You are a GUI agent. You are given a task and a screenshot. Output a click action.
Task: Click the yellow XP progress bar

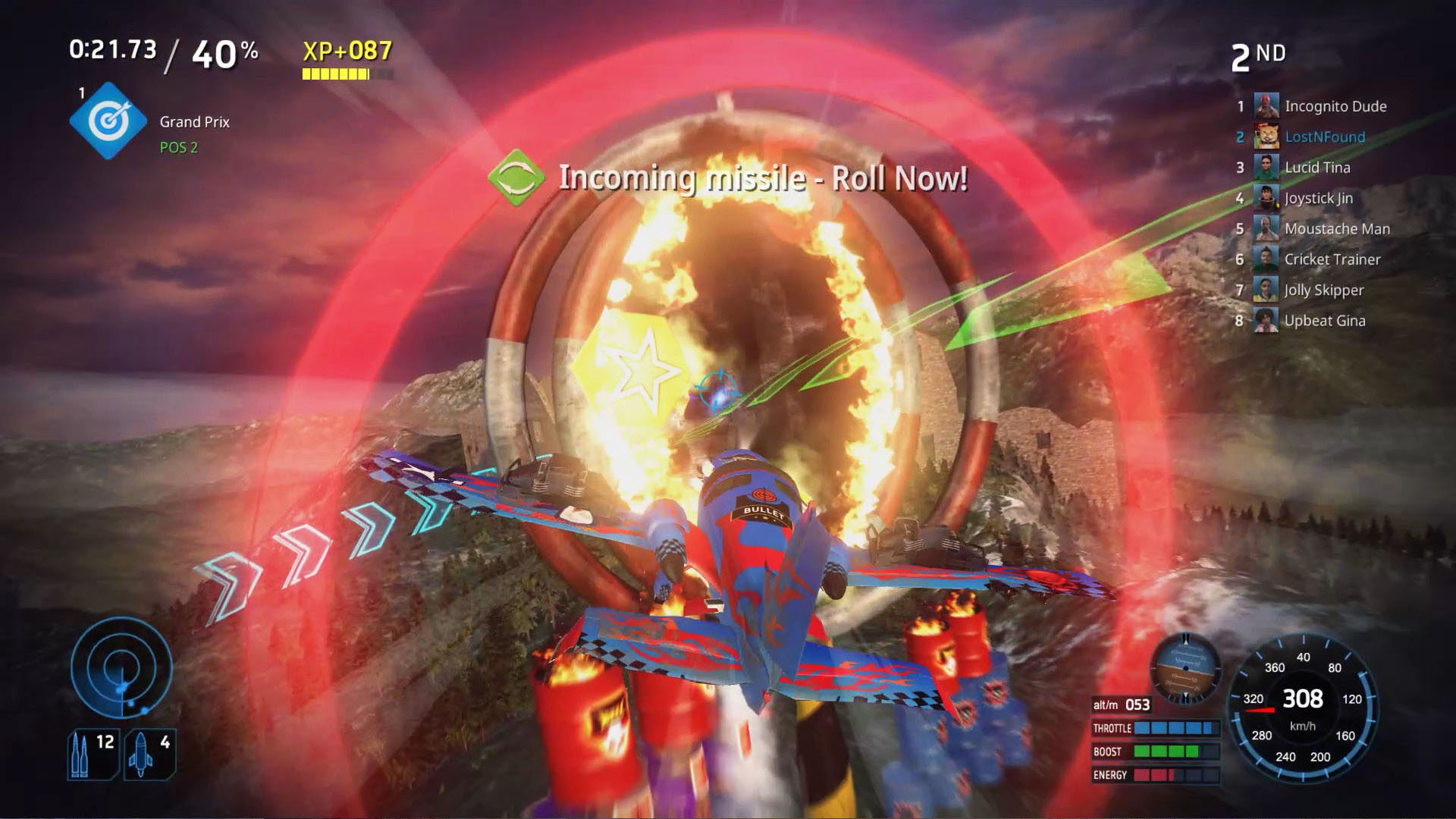(334, 75)
